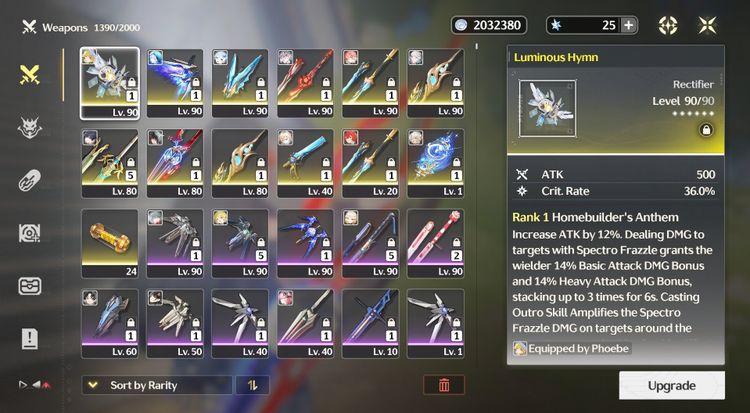The height and width of the screenshot is (413, 750).
Task: Select the purple Lv. 60 weapon
Action: [x=110, y=324]
